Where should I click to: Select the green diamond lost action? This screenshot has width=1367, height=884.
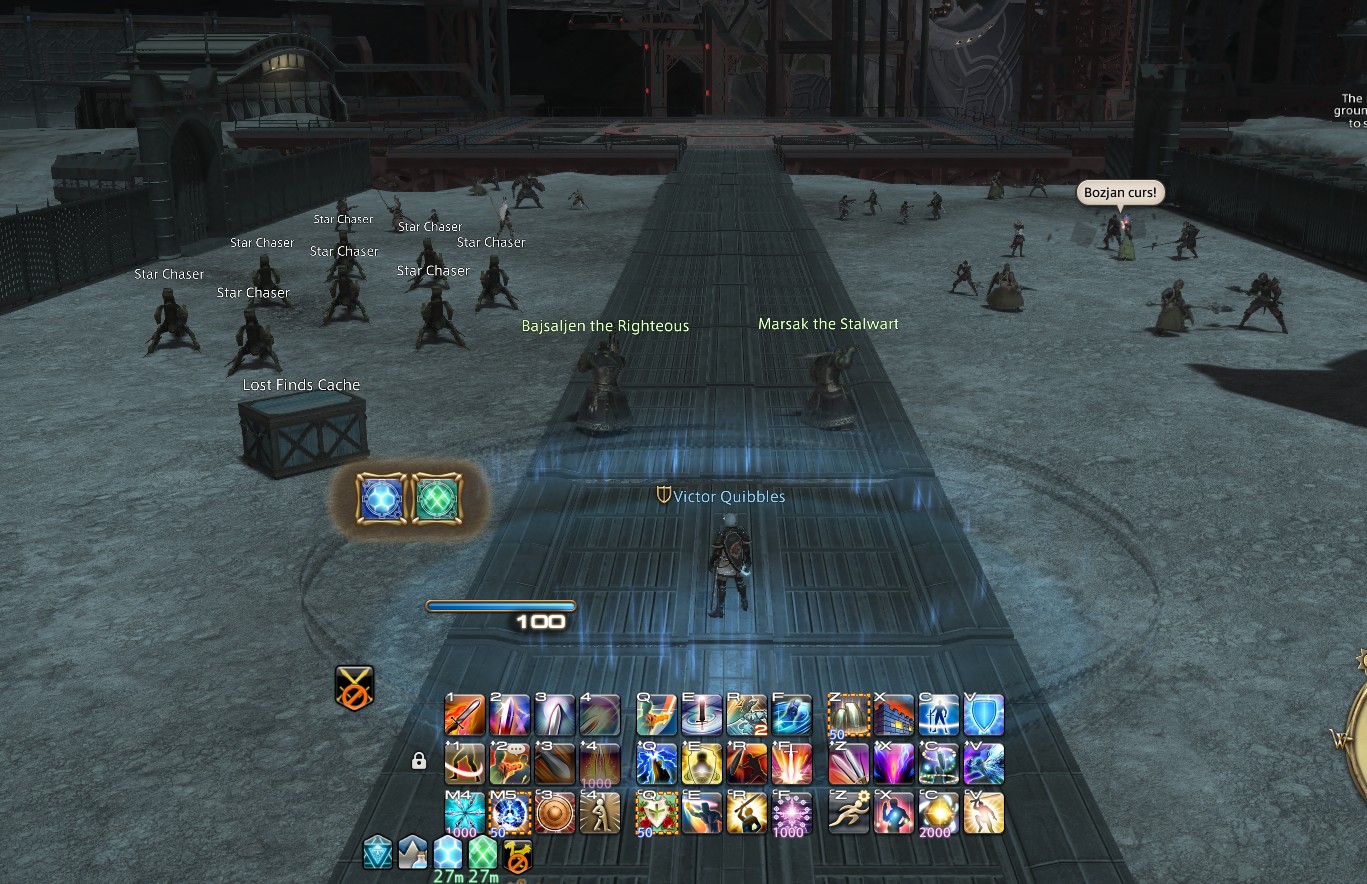(436, 499)
